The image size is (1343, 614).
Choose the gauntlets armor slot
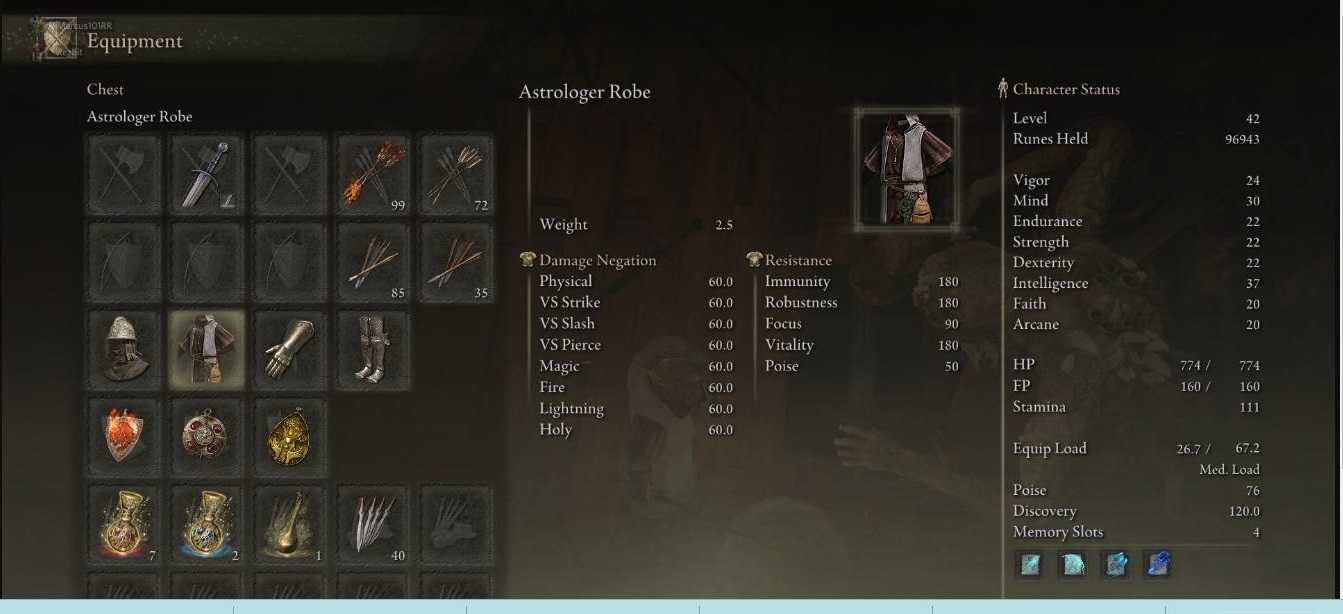(290, 349)
